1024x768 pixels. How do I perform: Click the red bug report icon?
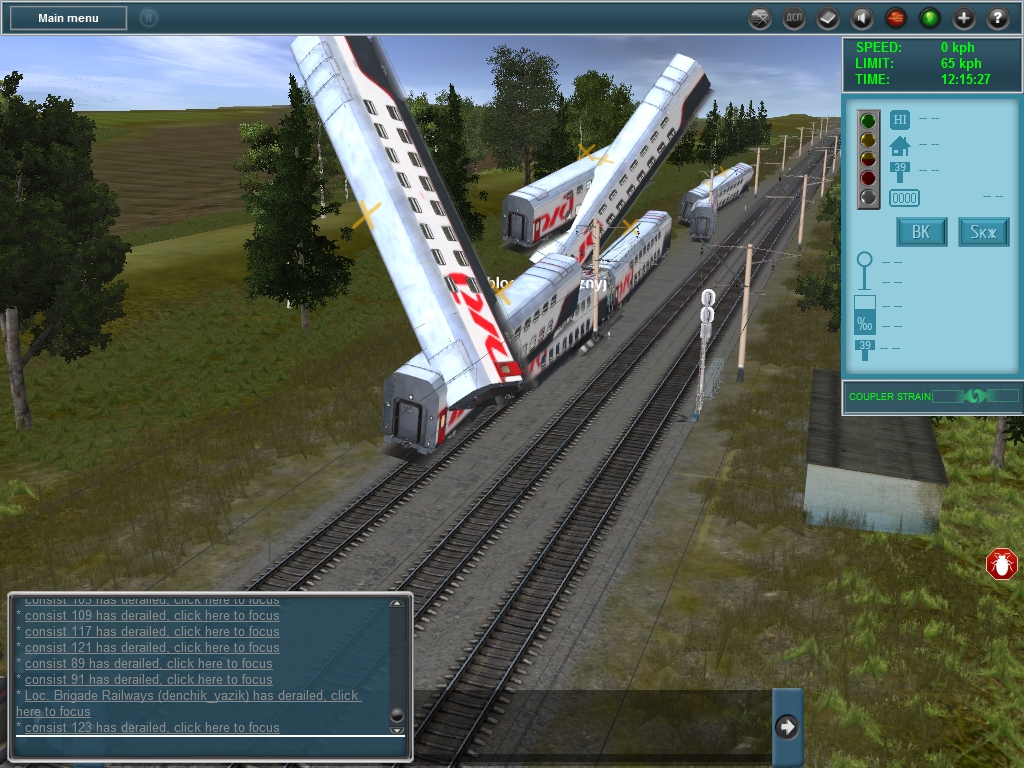point(1001,564)
